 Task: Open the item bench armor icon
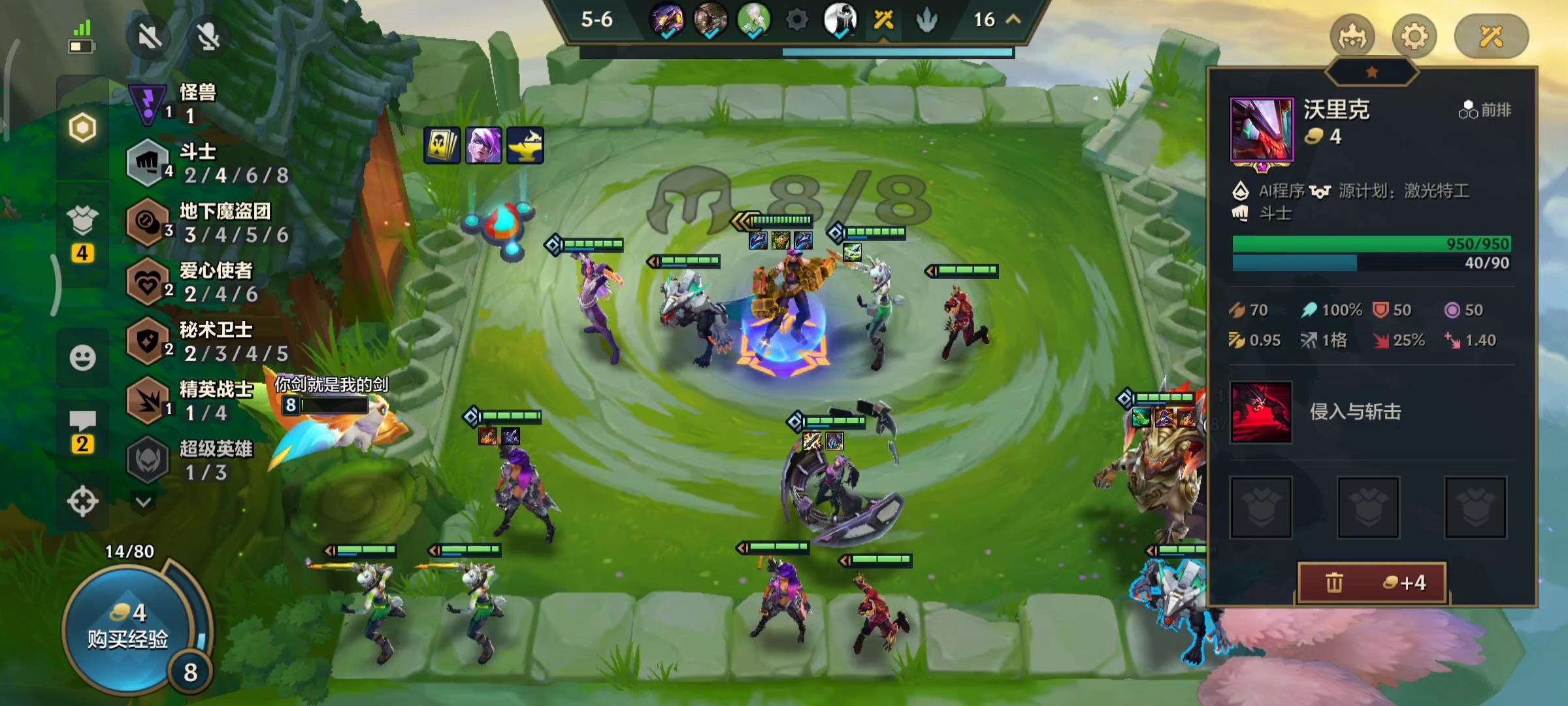tap(82, 222)
